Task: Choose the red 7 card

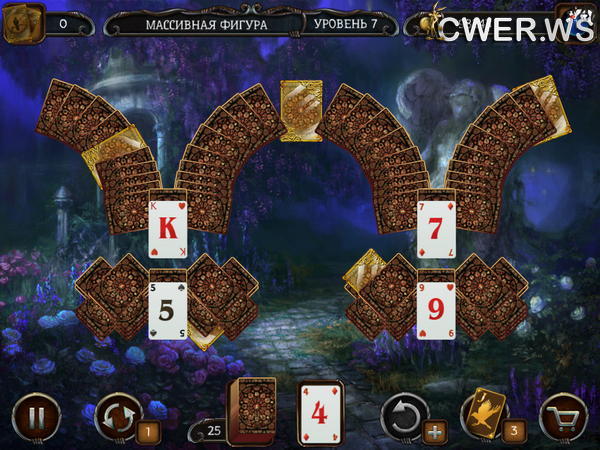Action: click(436, 226)
